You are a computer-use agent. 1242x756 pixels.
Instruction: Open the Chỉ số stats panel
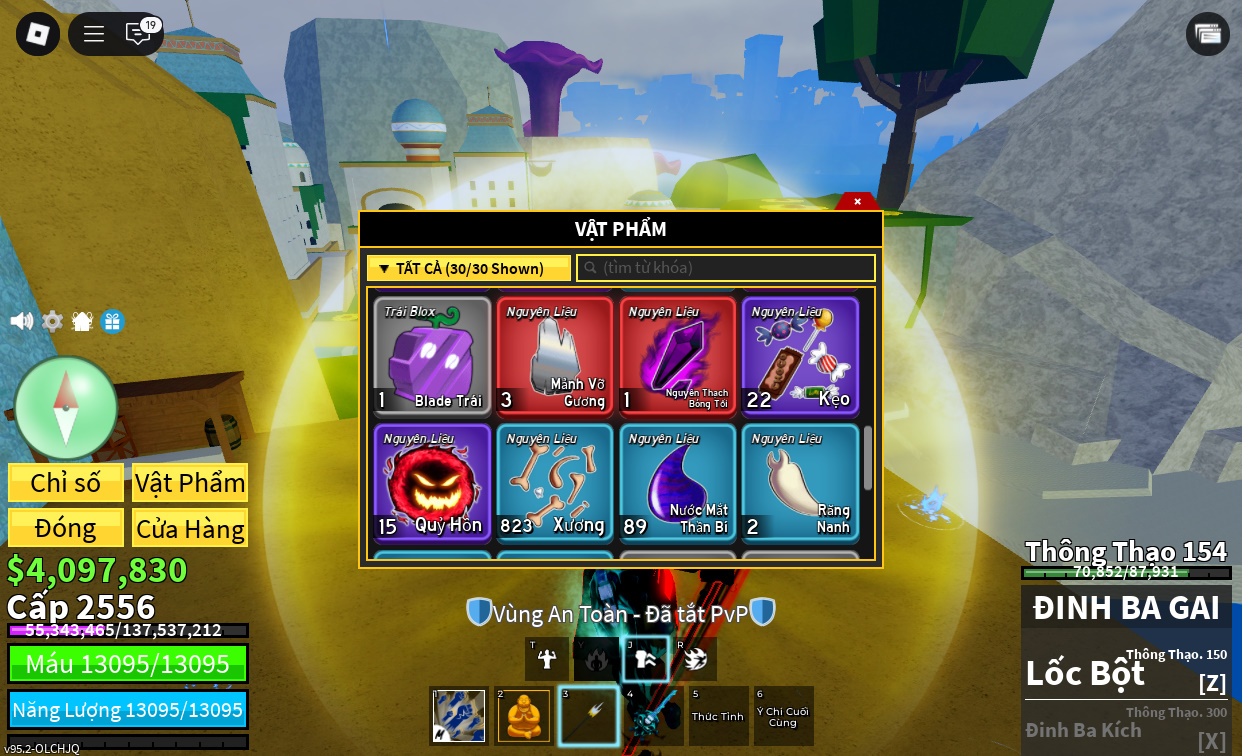tap(66, 483)
